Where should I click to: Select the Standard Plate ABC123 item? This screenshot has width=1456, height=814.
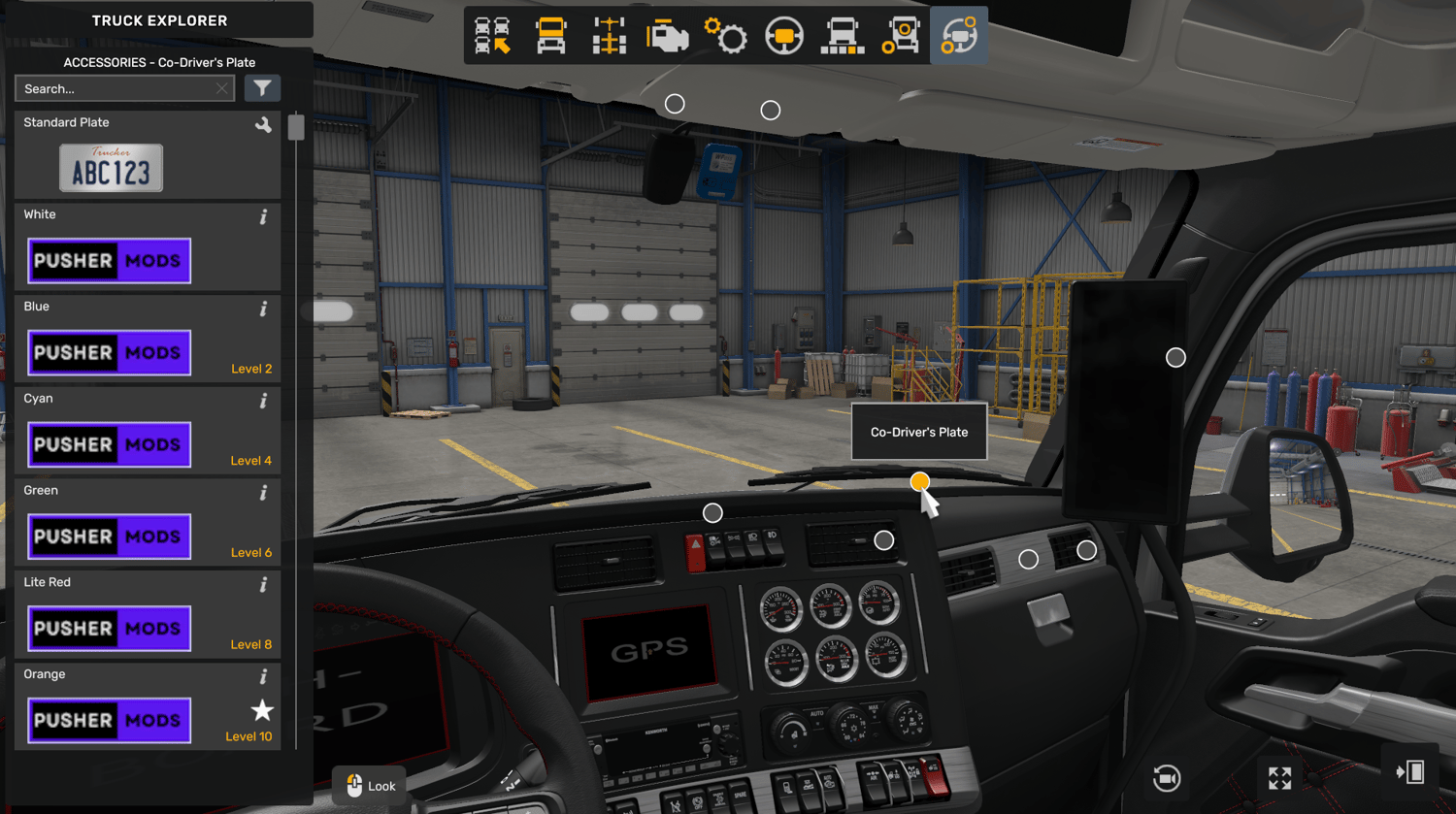[x=111, y=168]
